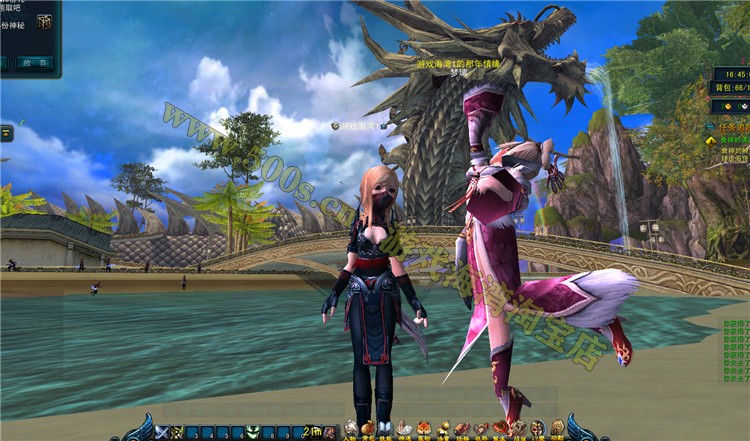The width and height of the screenshot is (750, 441).
Task: Open the 任务 quest tracker header
Action: (732, 127)
